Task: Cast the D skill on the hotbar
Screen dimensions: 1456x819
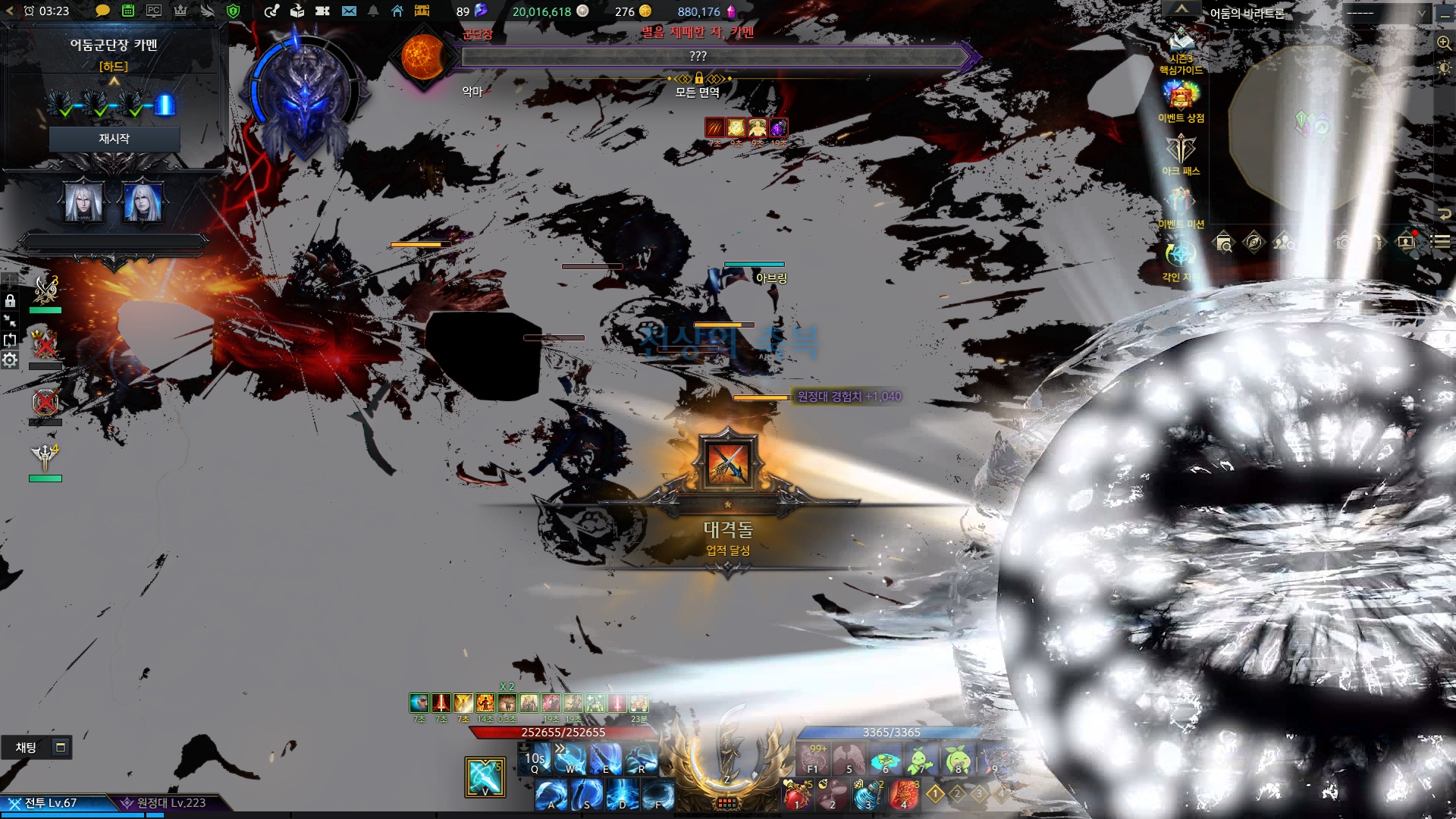Action: click(x=622, y=795)
